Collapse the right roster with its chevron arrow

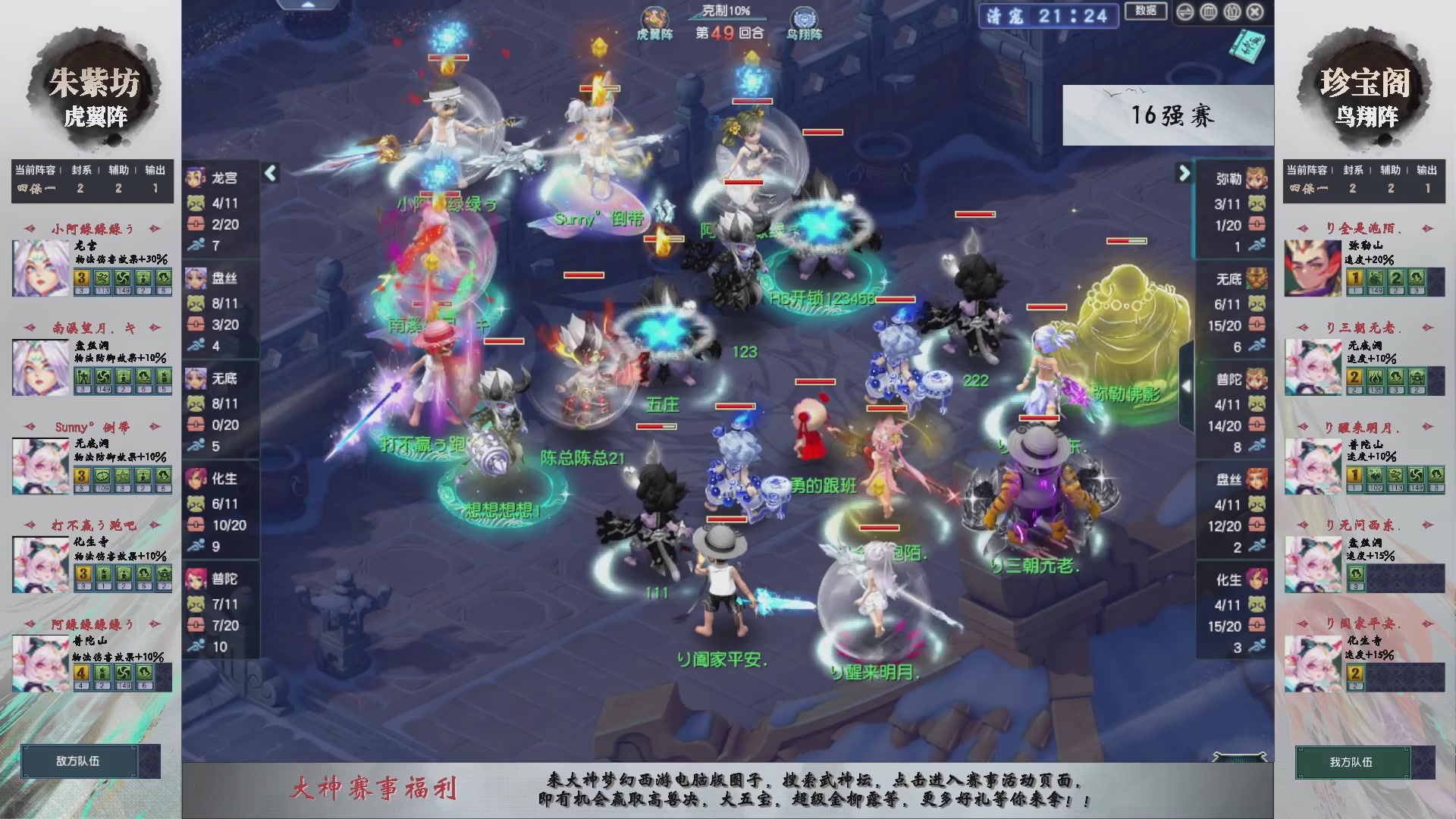coord(1183,174)
